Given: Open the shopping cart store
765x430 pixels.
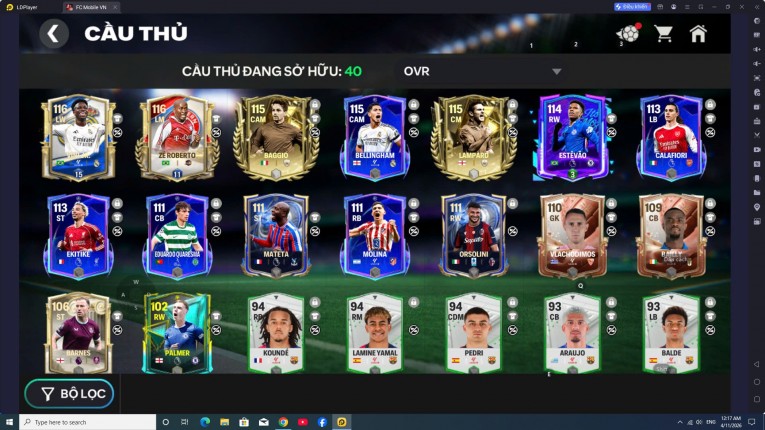Looking at the screenshot, I should coord(663,34).
